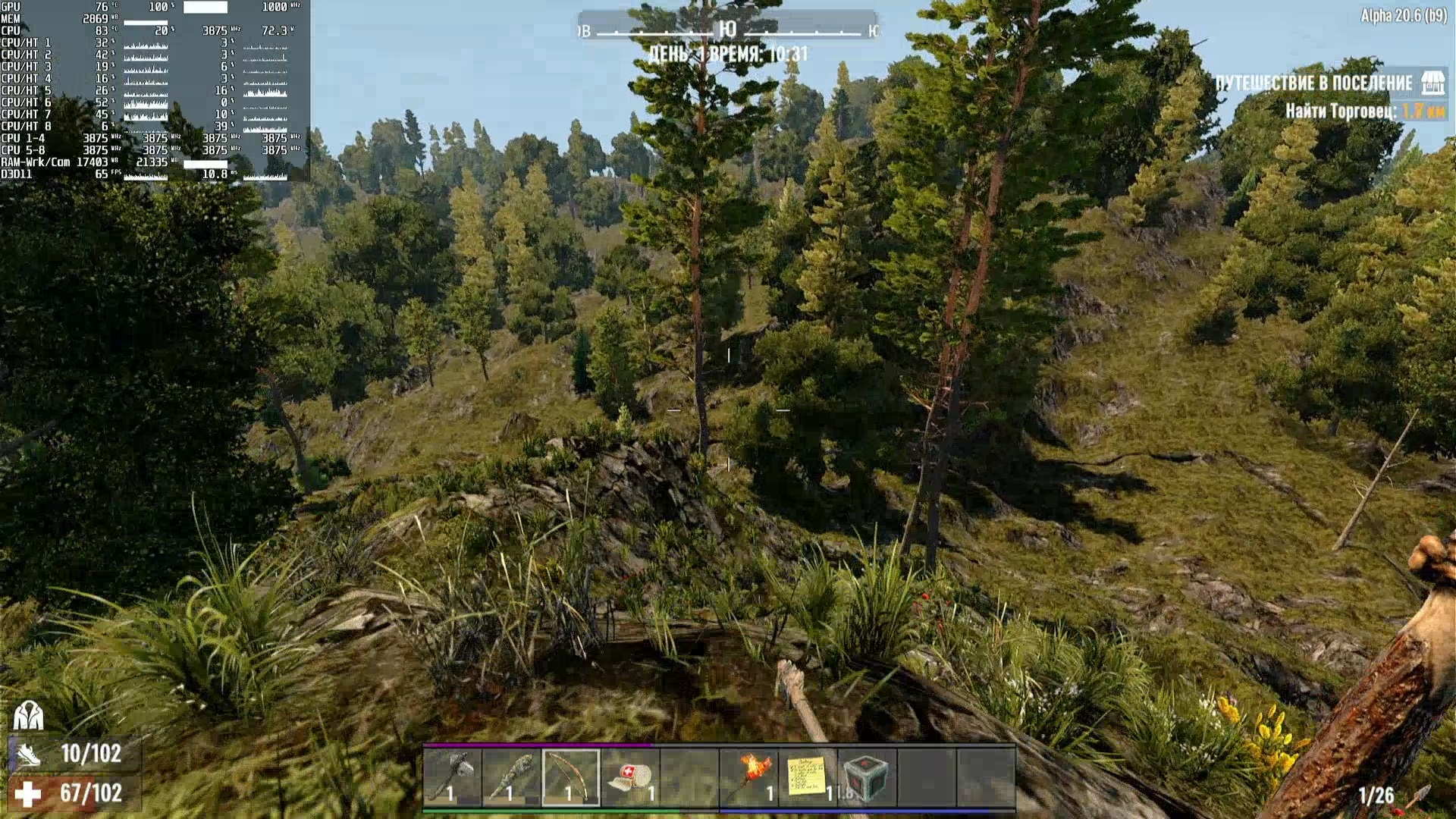The height and width of the screenshot is (819, 1456).
Task: Select the land claim block slot
Action: pyautogui.click(x=867, y=777)
